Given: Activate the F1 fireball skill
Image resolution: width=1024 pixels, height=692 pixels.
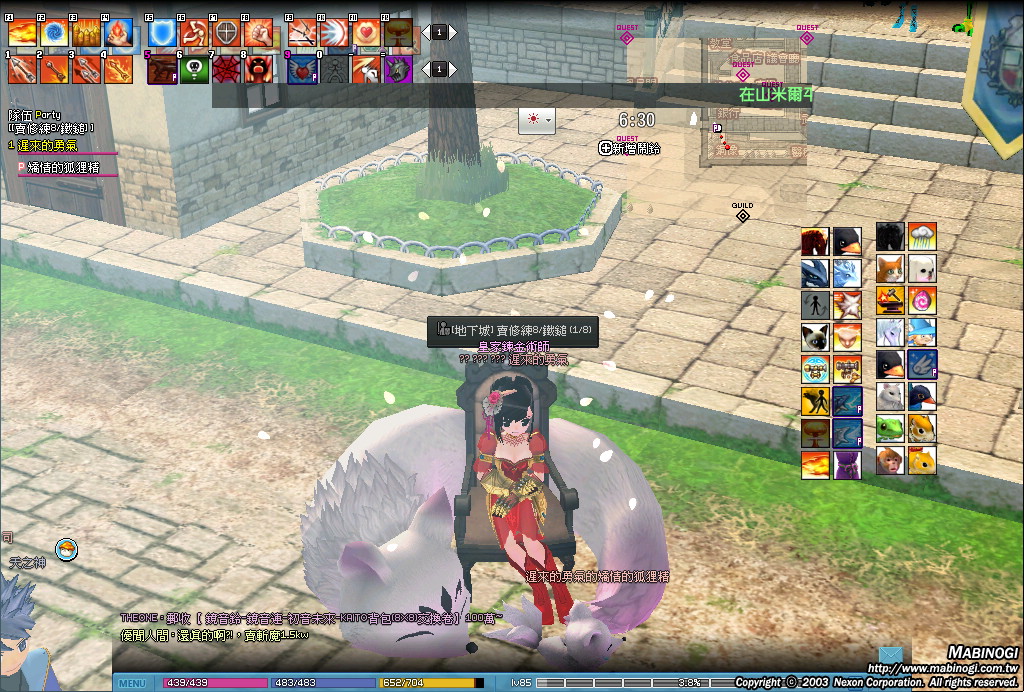Looking at the screenshot, I should point(22,32).
